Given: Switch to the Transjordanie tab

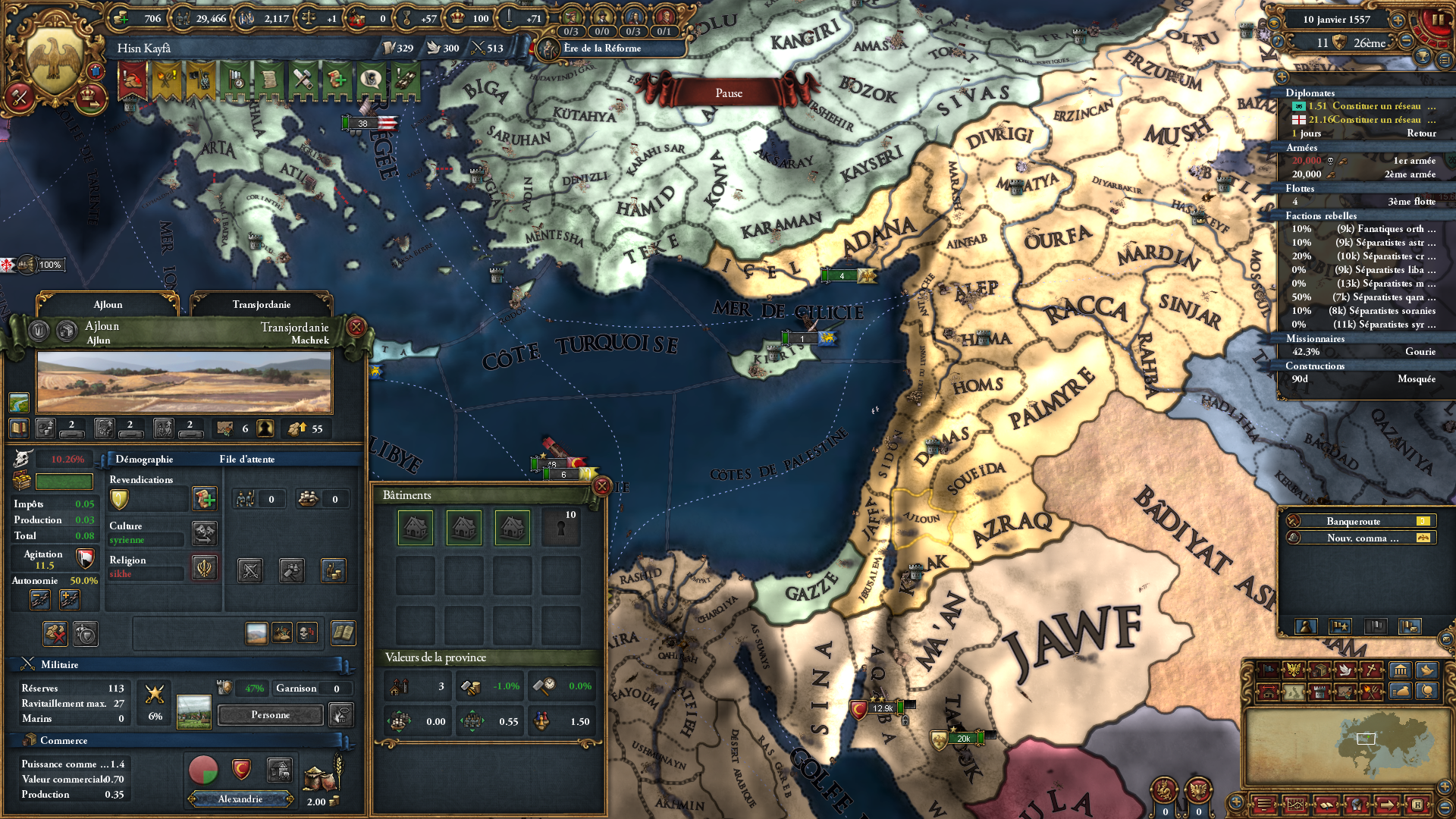Looking at the screenshot, I should 262,304.
